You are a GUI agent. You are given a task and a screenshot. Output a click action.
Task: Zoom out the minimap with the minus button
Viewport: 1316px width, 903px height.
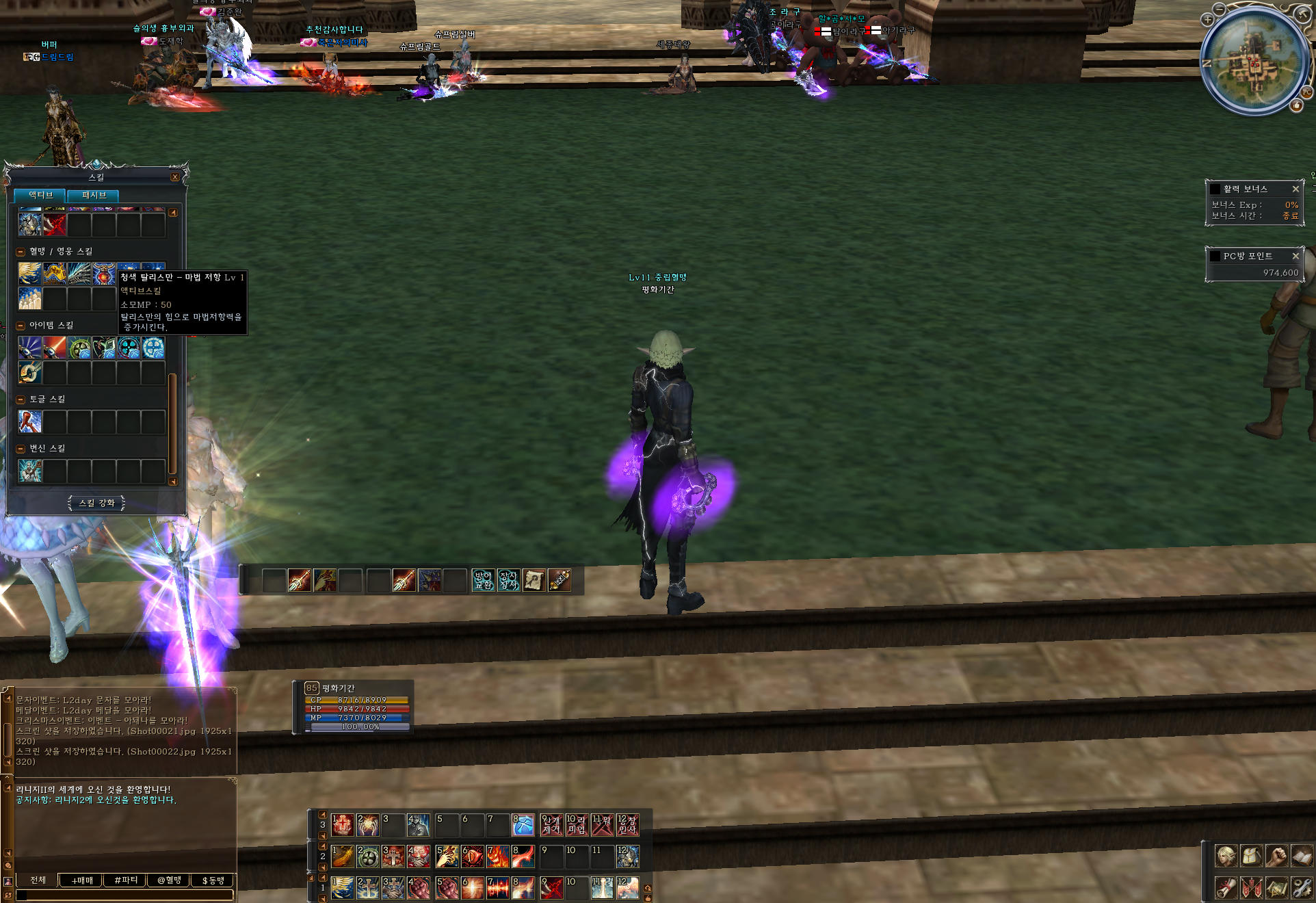tap(1221, 9)
